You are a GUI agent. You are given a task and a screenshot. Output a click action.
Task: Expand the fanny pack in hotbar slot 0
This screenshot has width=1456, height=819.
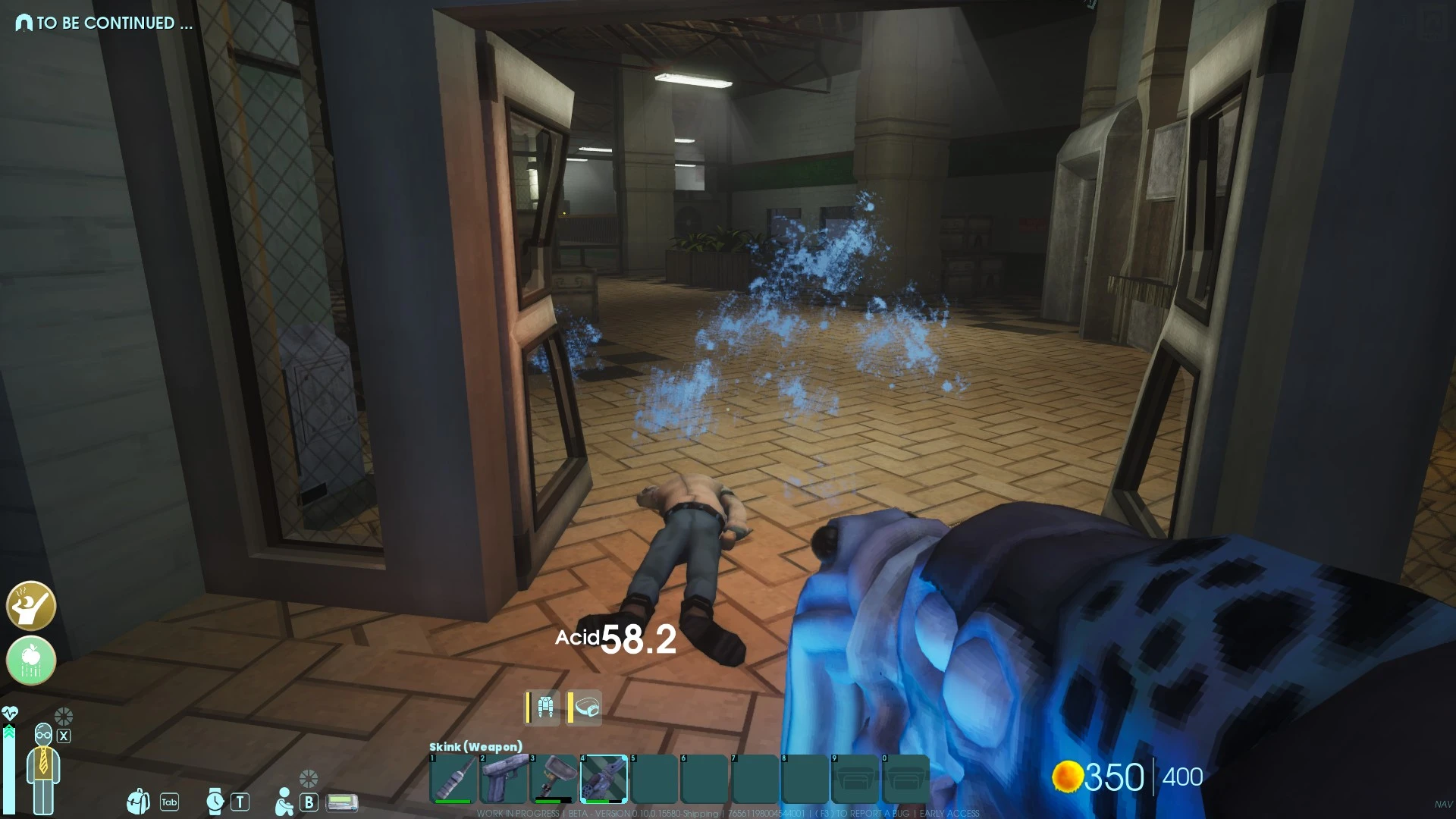coord(905,780)
